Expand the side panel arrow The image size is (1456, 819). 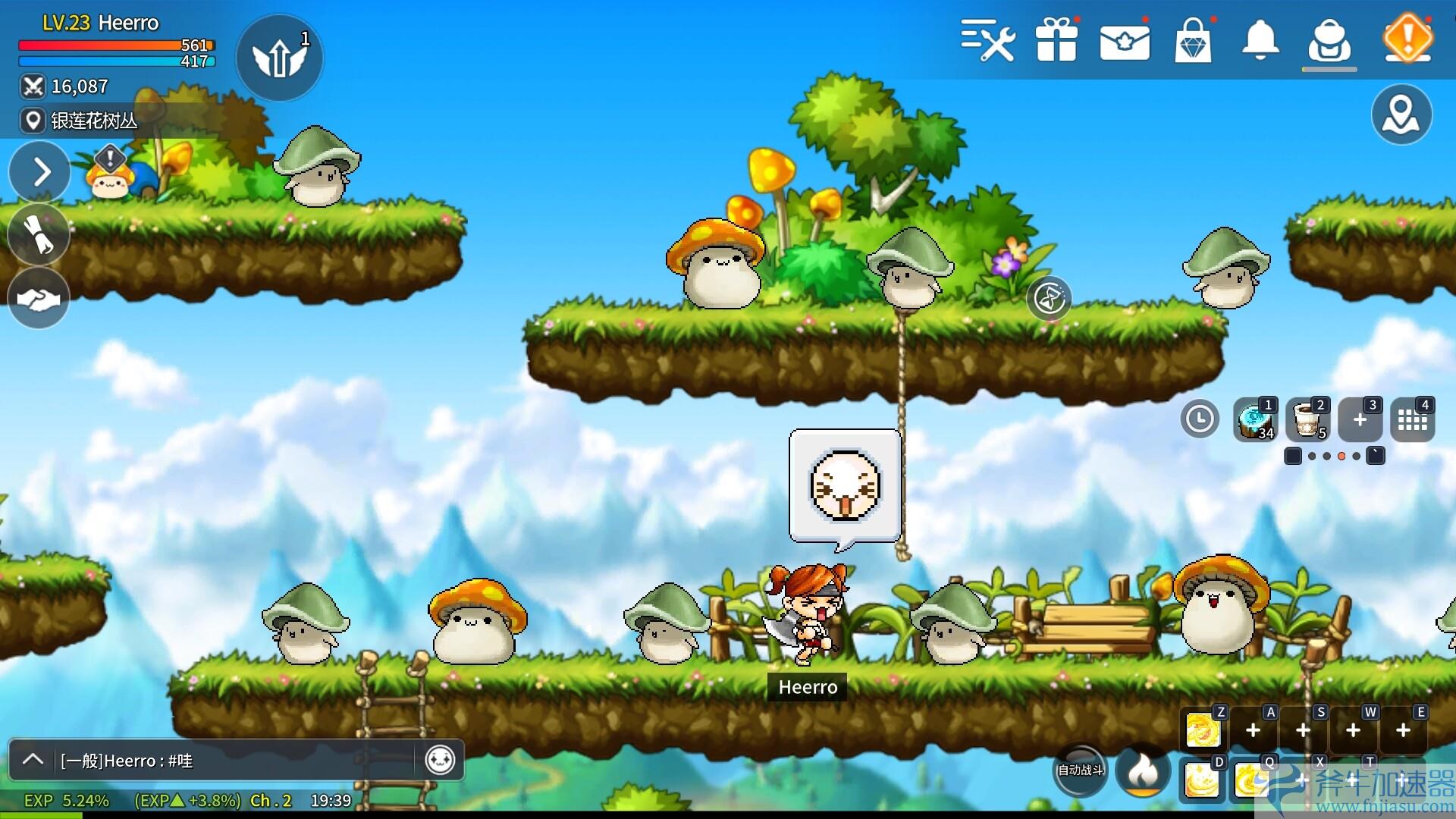(x=39, y=172)
